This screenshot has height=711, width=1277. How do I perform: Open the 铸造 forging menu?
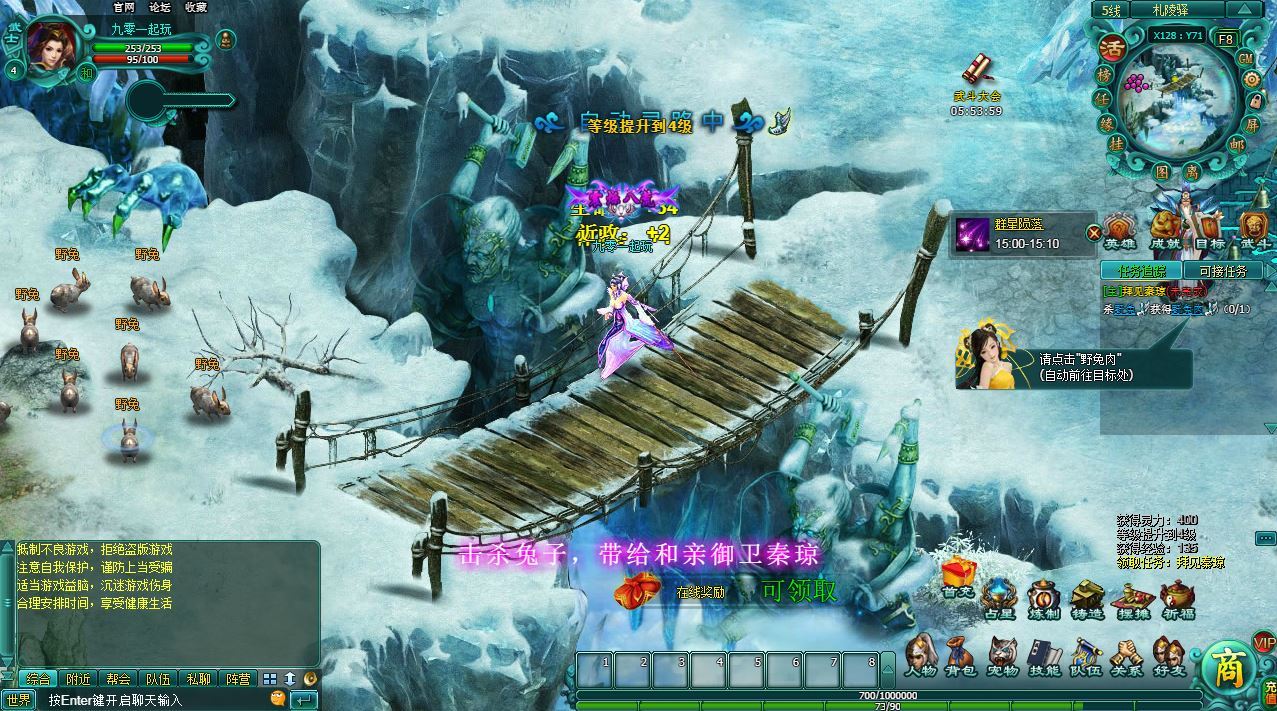pos(1086,598)
